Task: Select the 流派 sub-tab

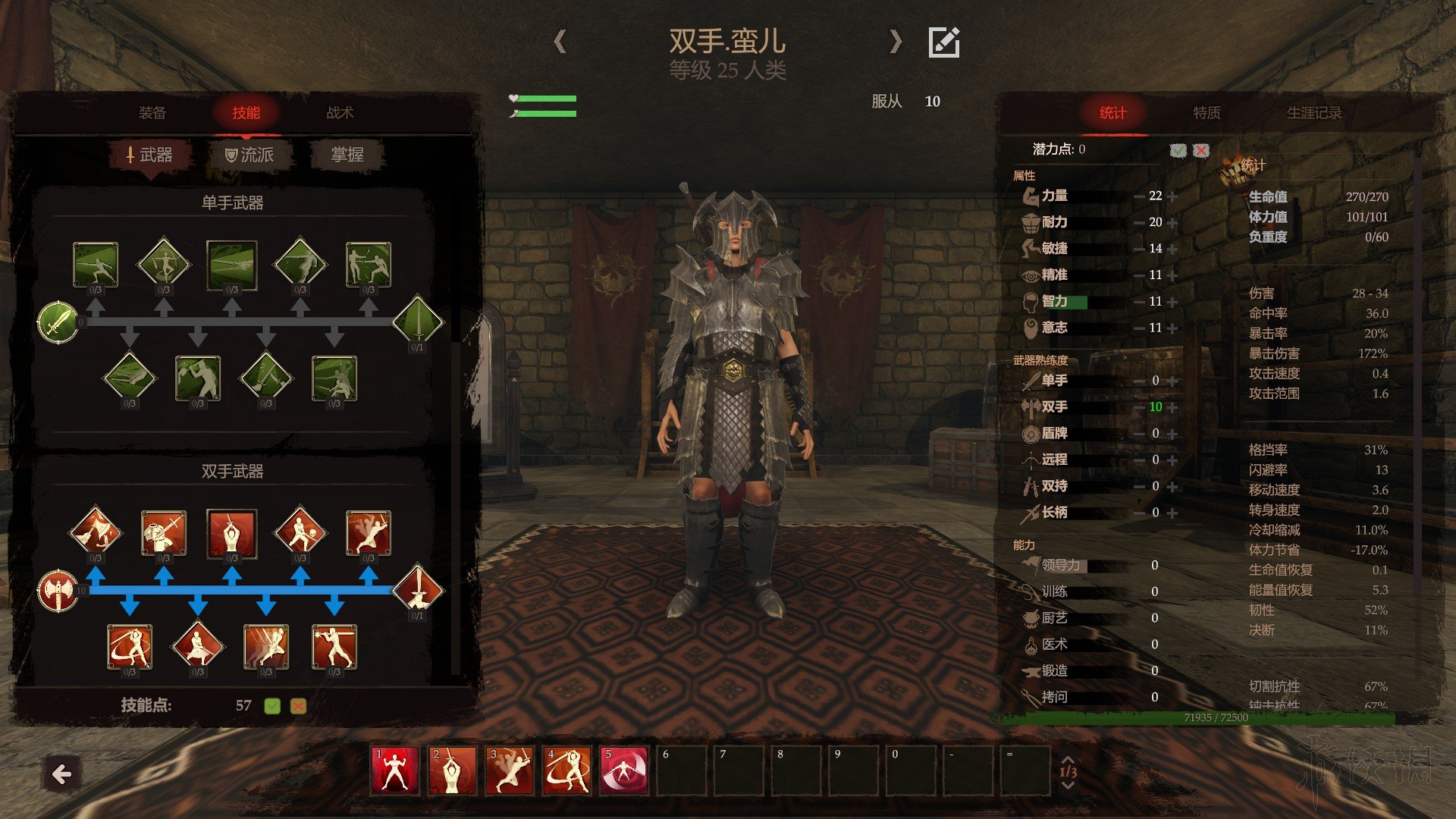Action: tap(249, 155)
